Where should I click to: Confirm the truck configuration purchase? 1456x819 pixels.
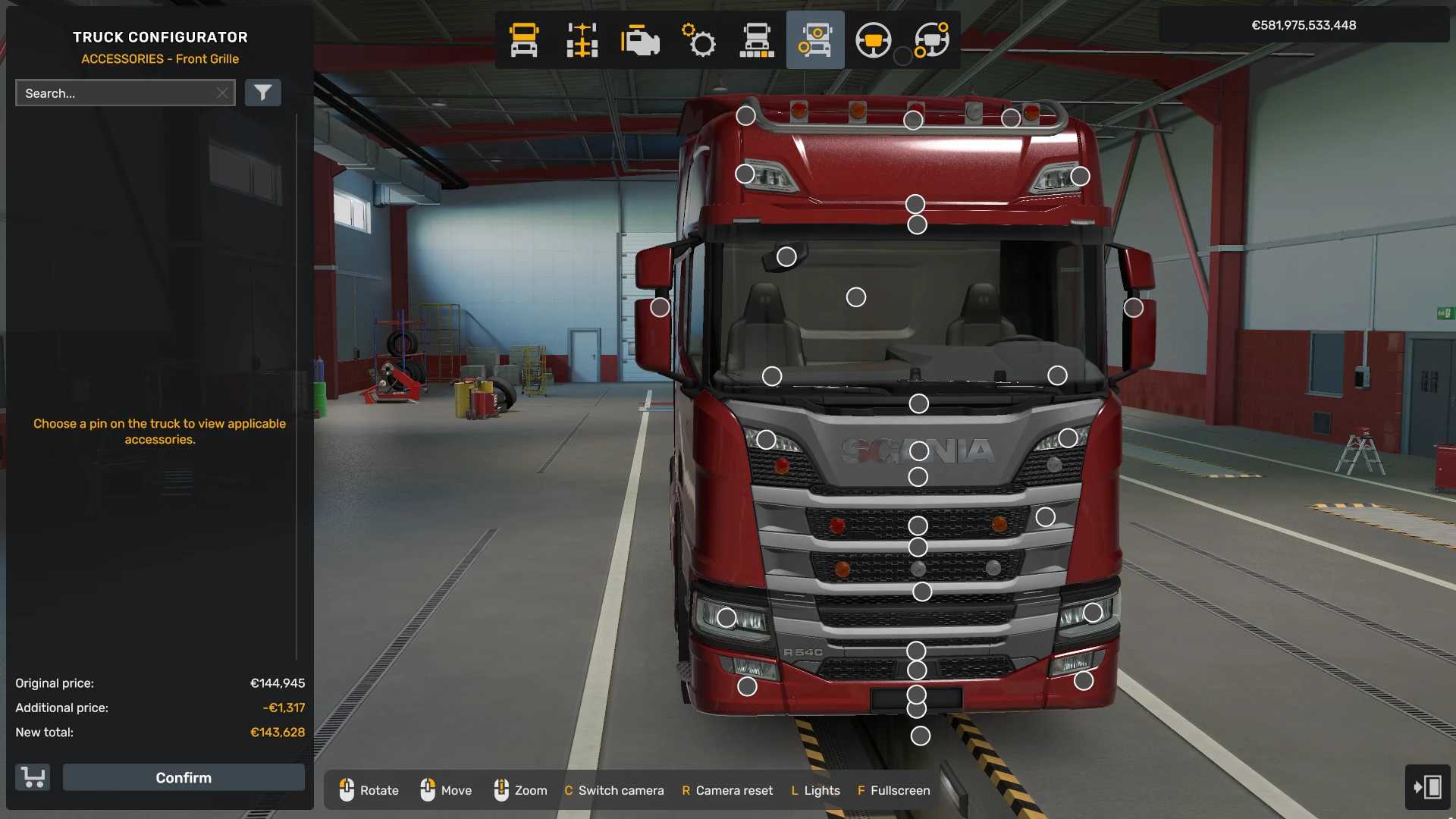click(184, 777)
